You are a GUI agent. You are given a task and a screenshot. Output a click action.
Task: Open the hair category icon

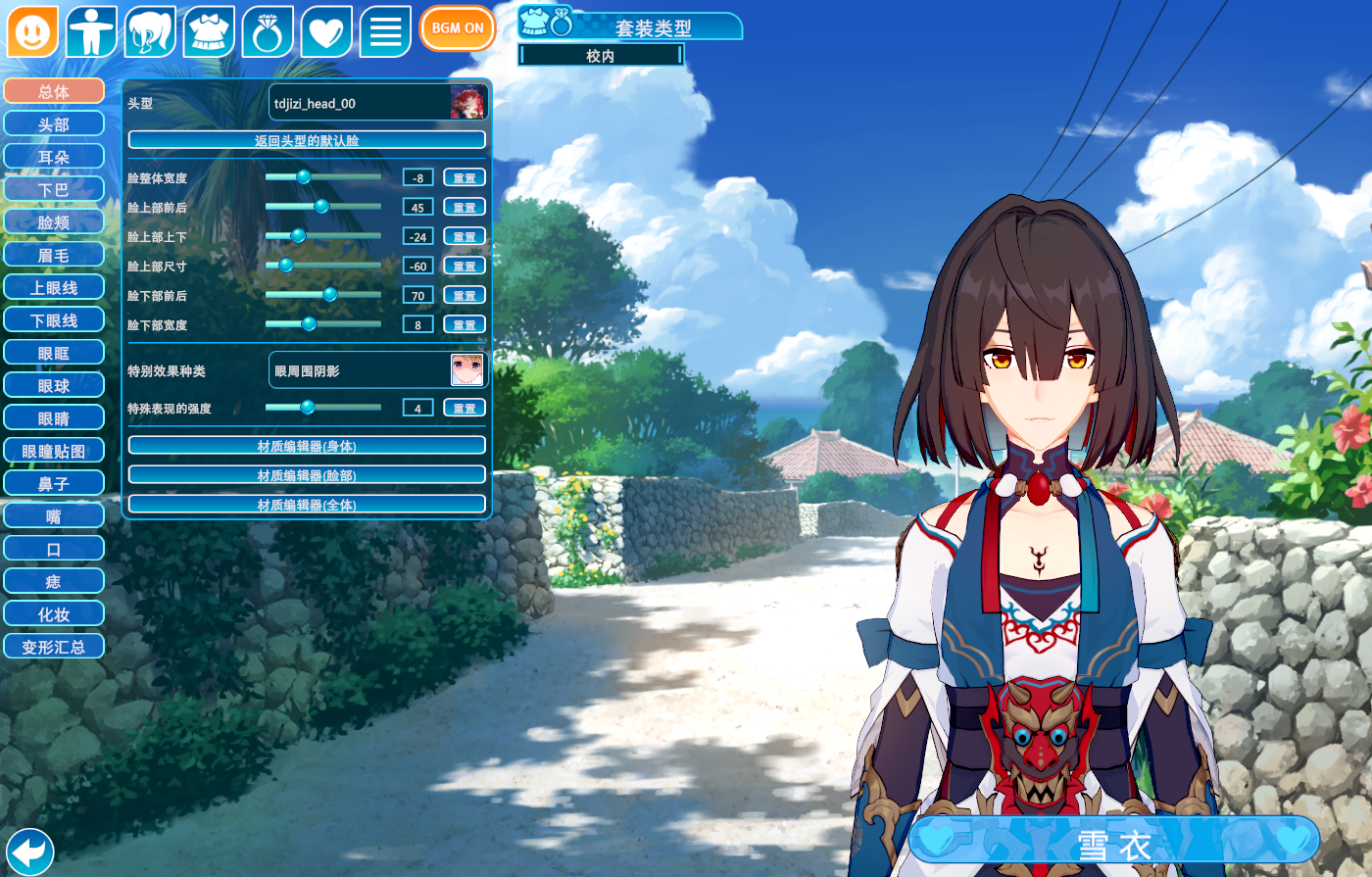(x=150, y=32)
